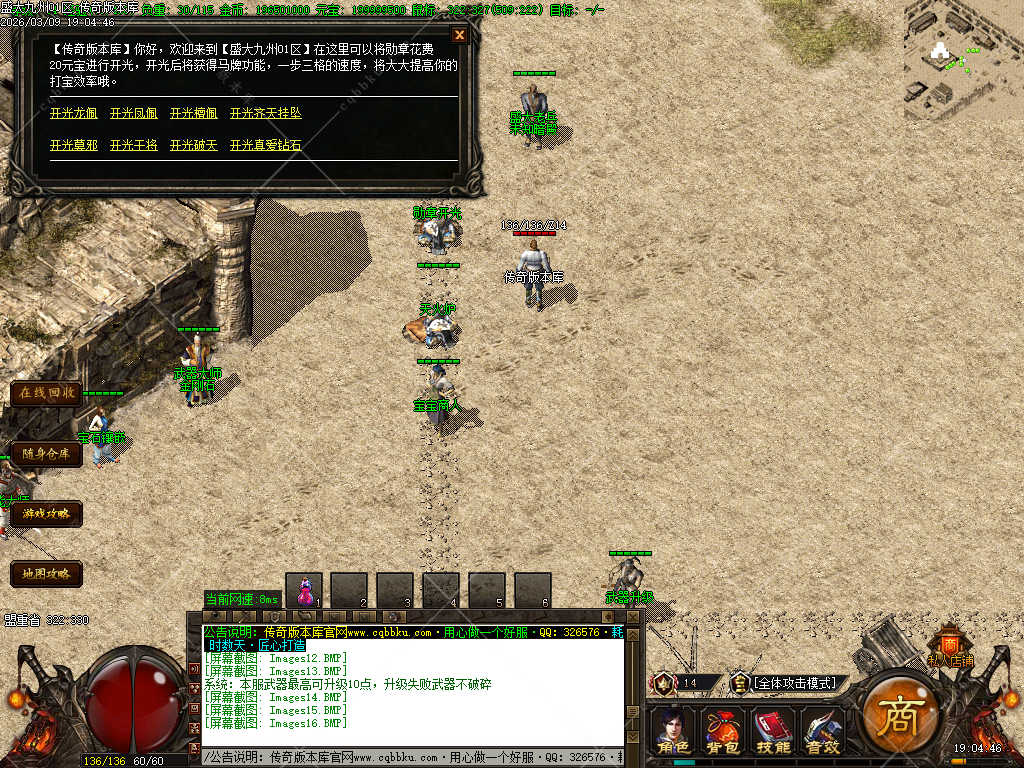This screenshot has height=768, width=1024.
Task: Choose the 开光干将 link
Action: point(134,146)
